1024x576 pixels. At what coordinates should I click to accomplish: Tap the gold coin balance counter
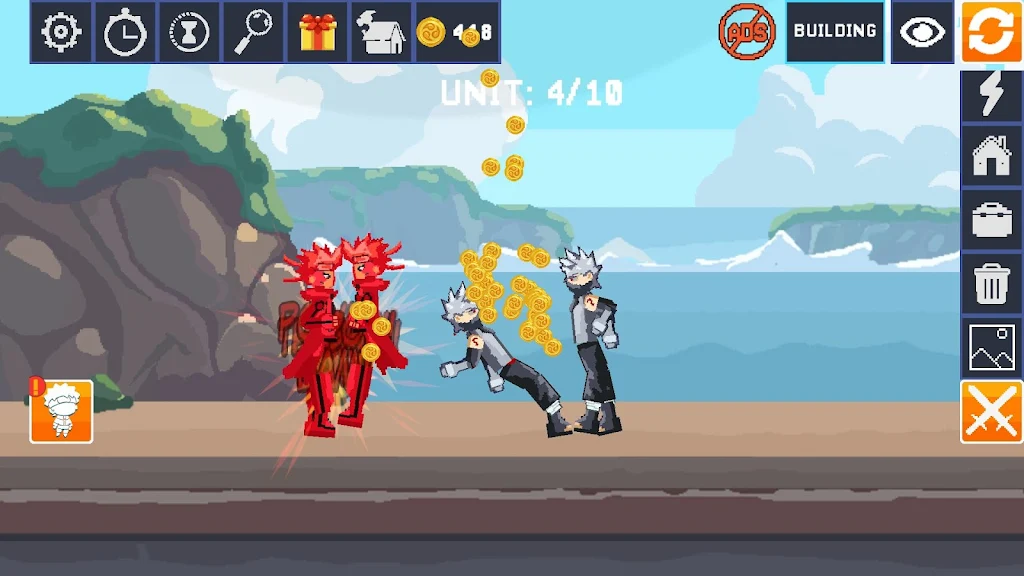(x=457, y=32)
